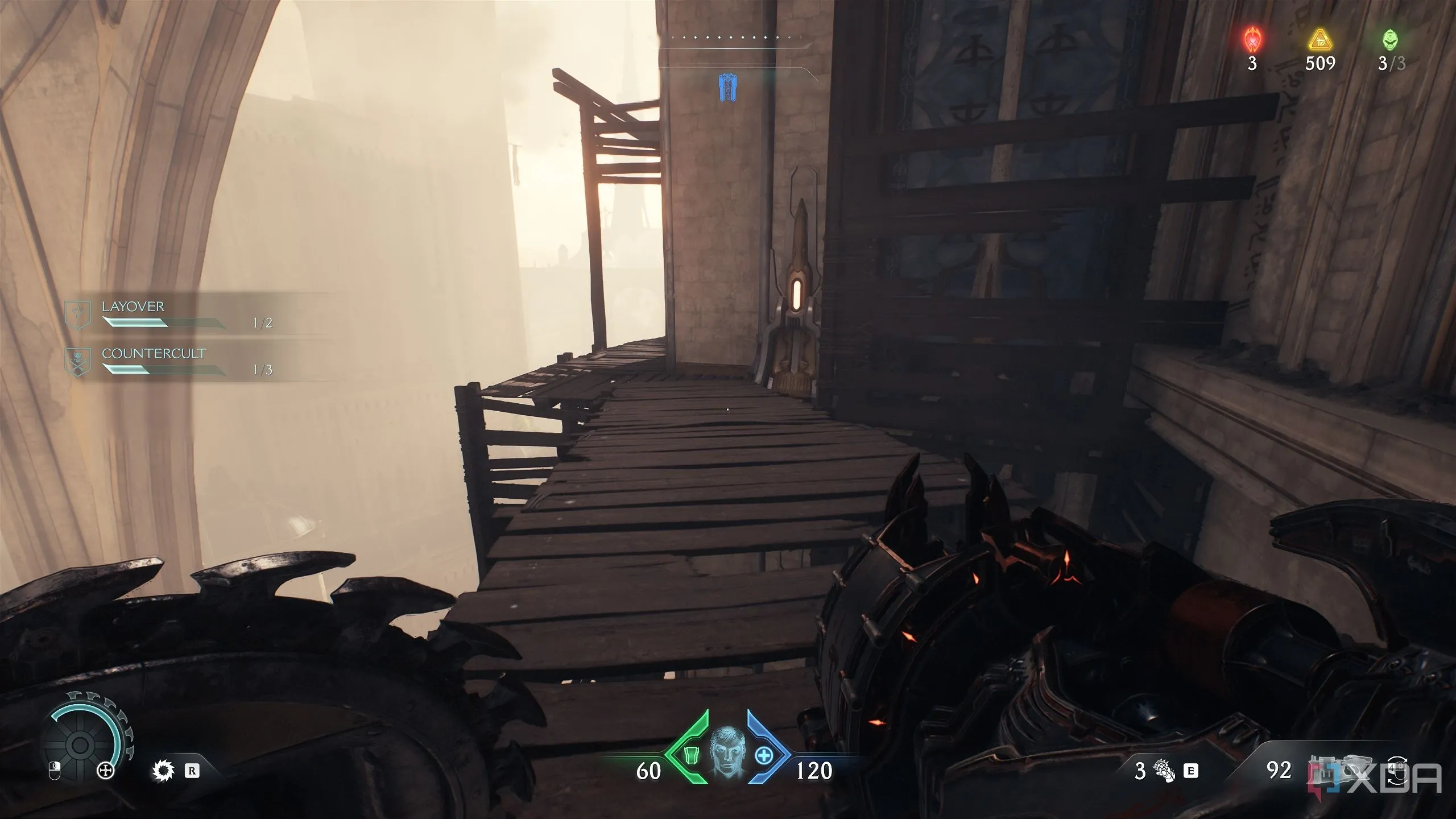Select the green extra life sigil icon
1456x819 pixels.
[x=1391, y=40]
